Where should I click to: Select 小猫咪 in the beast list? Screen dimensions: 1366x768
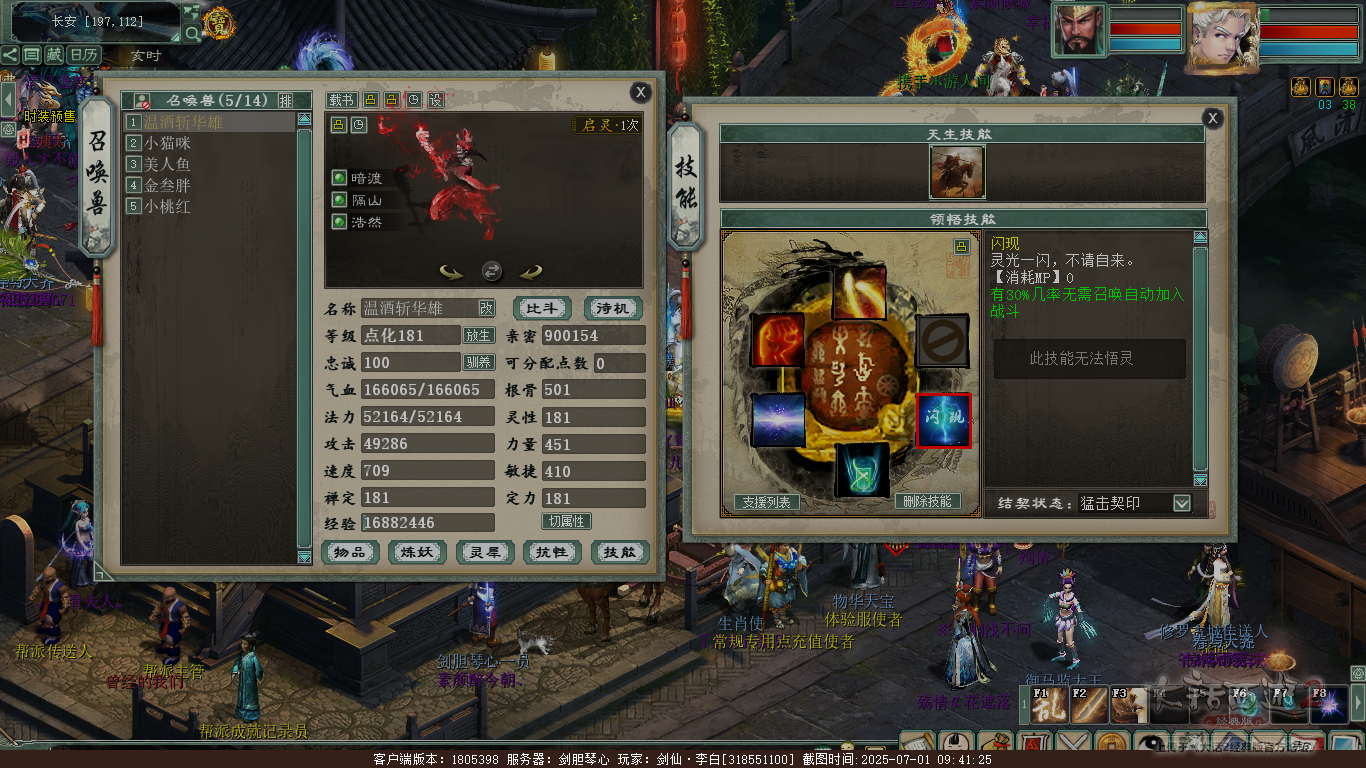click(167, 143)
